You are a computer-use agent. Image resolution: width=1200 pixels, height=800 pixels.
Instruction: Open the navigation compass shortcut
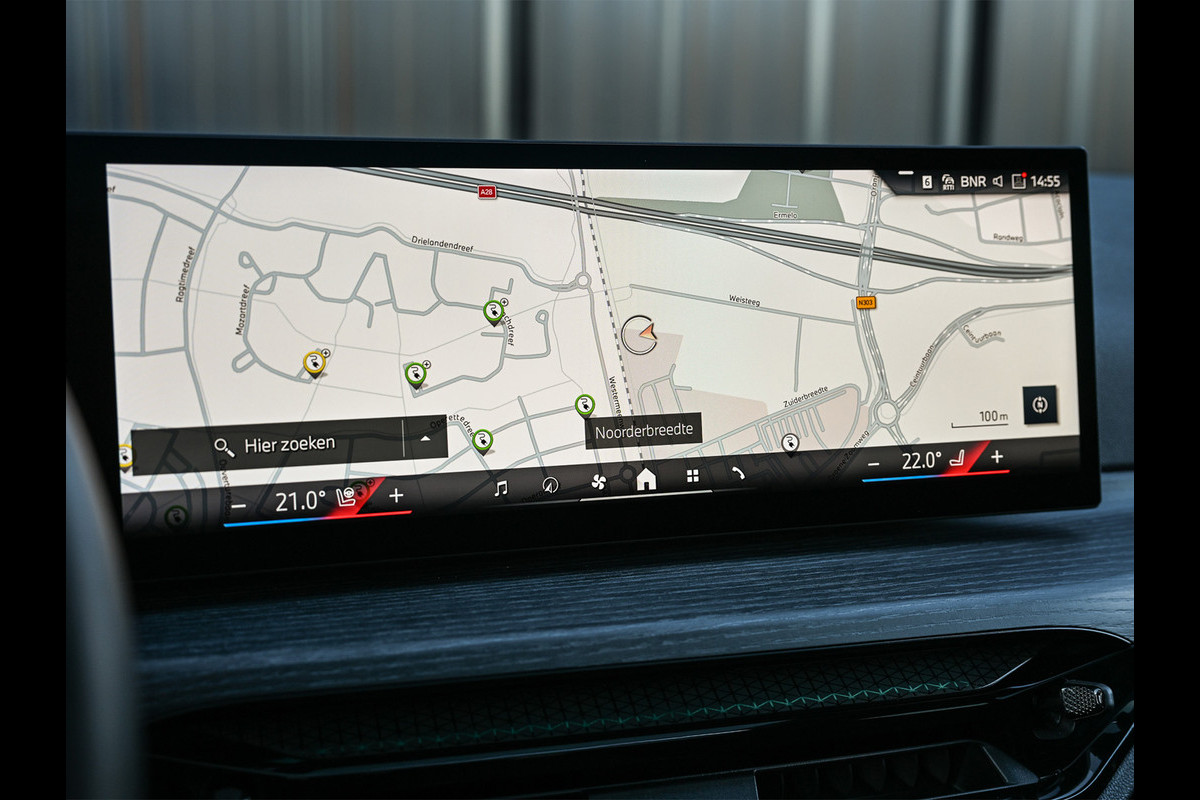pos(549,485)
